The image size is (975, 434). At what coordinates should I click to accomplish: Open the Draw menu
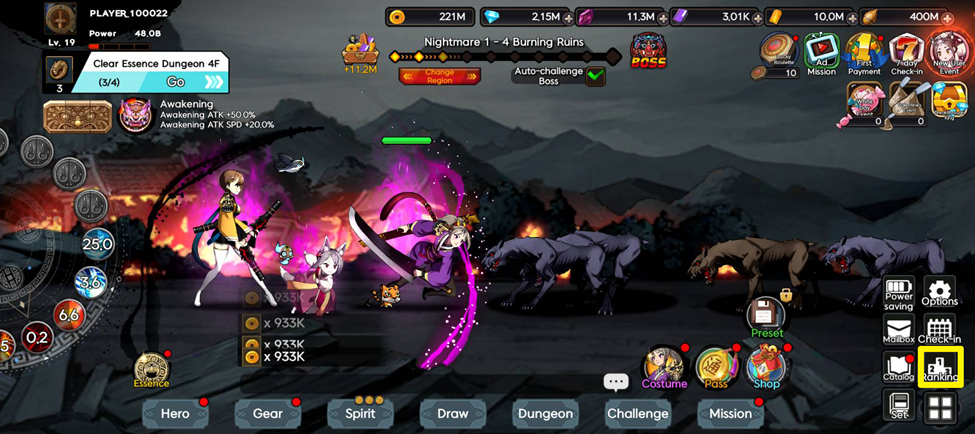(452, 413)
